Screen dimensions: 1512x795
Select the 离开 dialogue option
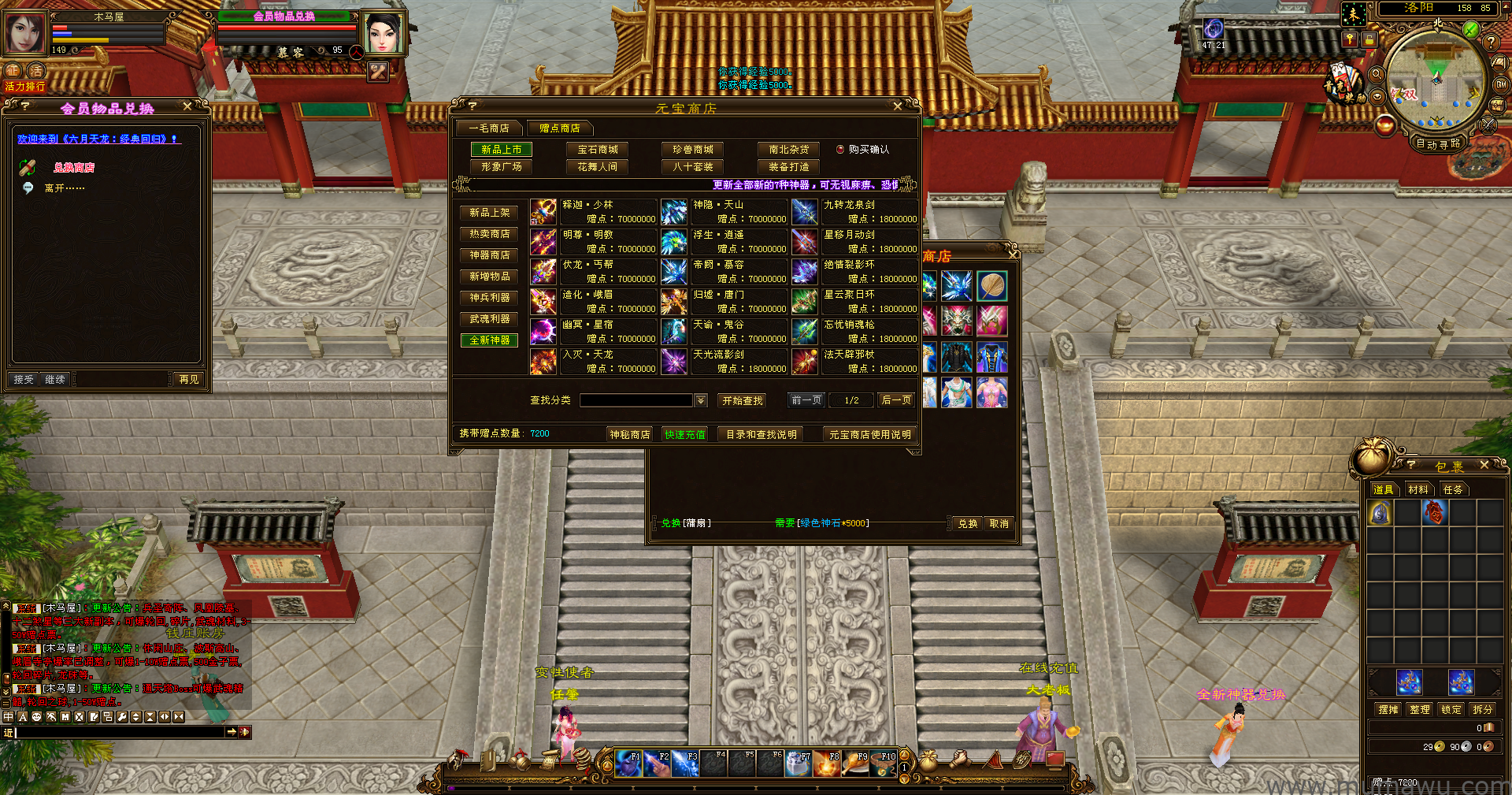tap(64, 188)
